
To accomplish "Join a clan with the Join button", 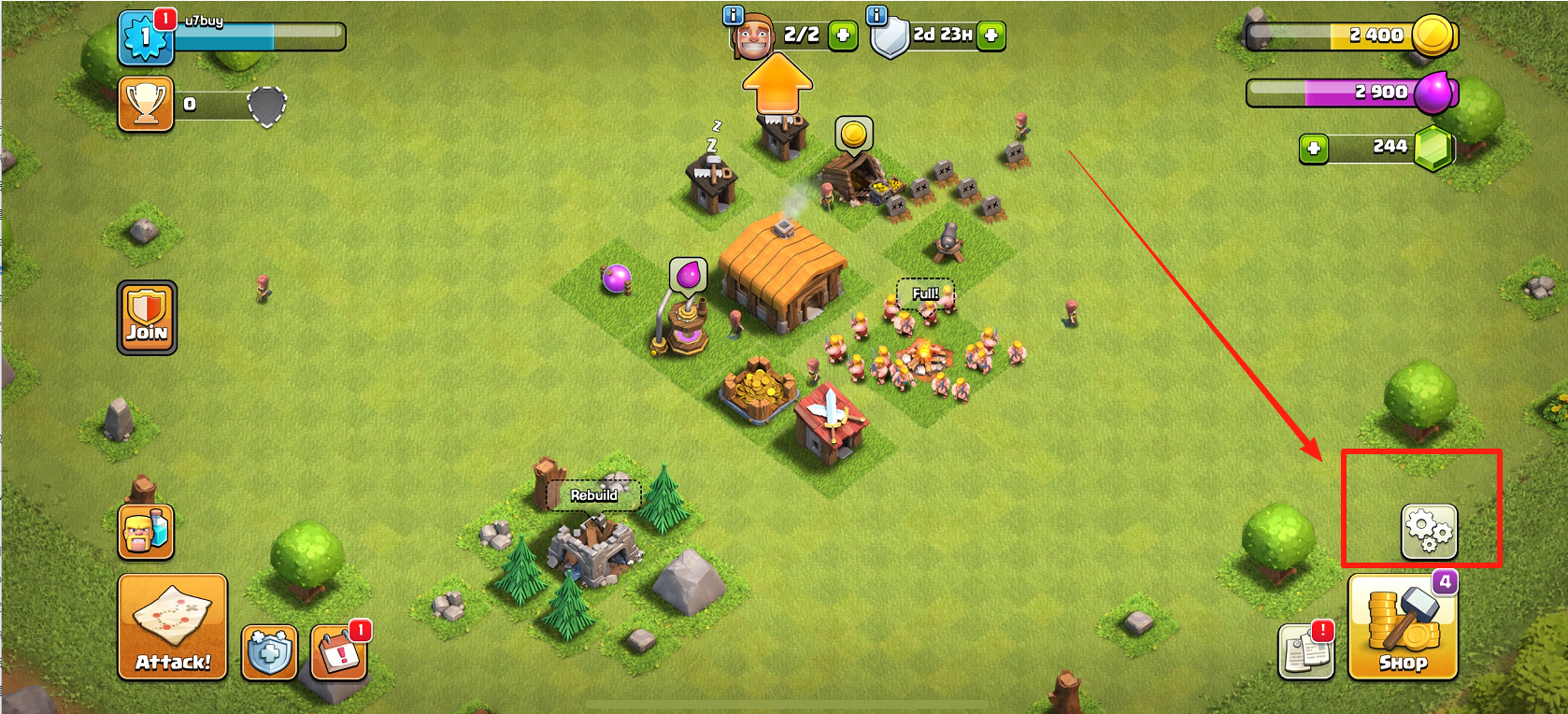I will tap(147, 318).
